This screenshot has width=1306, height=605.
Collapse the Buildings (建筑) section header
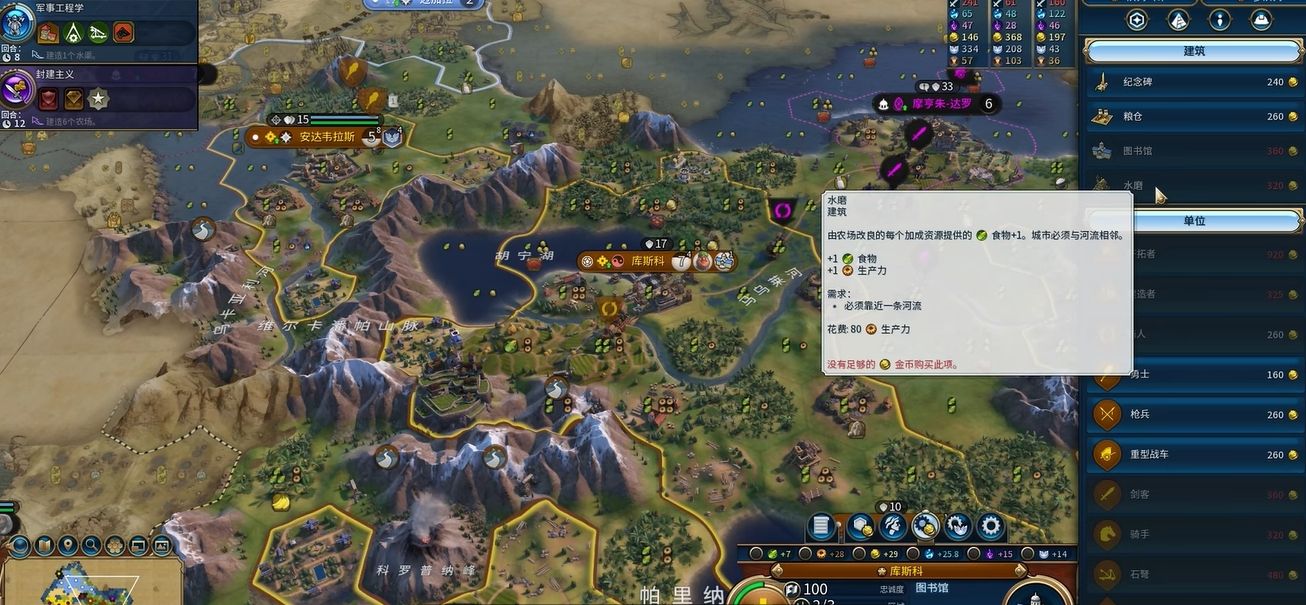[1193, 51]
